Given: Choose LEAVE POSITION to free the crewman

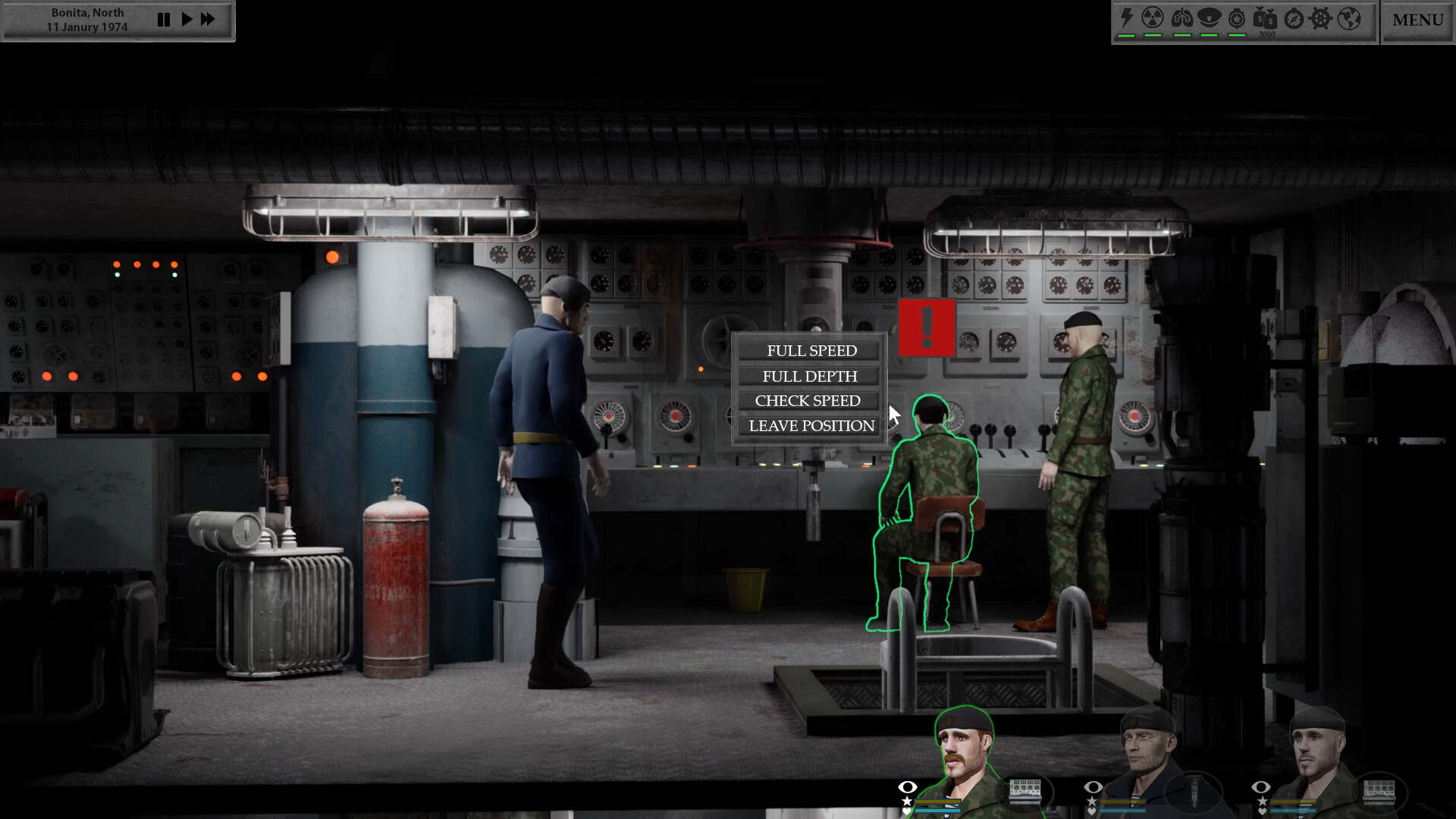Looking at the screenshot, I should click(x=811, y=425).
